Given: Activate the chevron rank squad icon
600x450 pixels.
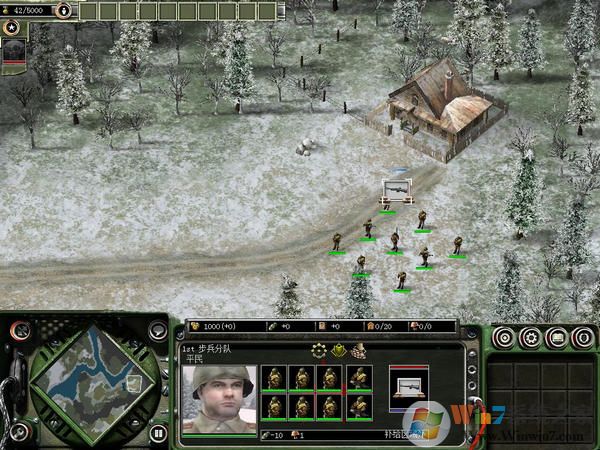Looking at the screenshot, I should pos(339,351).
